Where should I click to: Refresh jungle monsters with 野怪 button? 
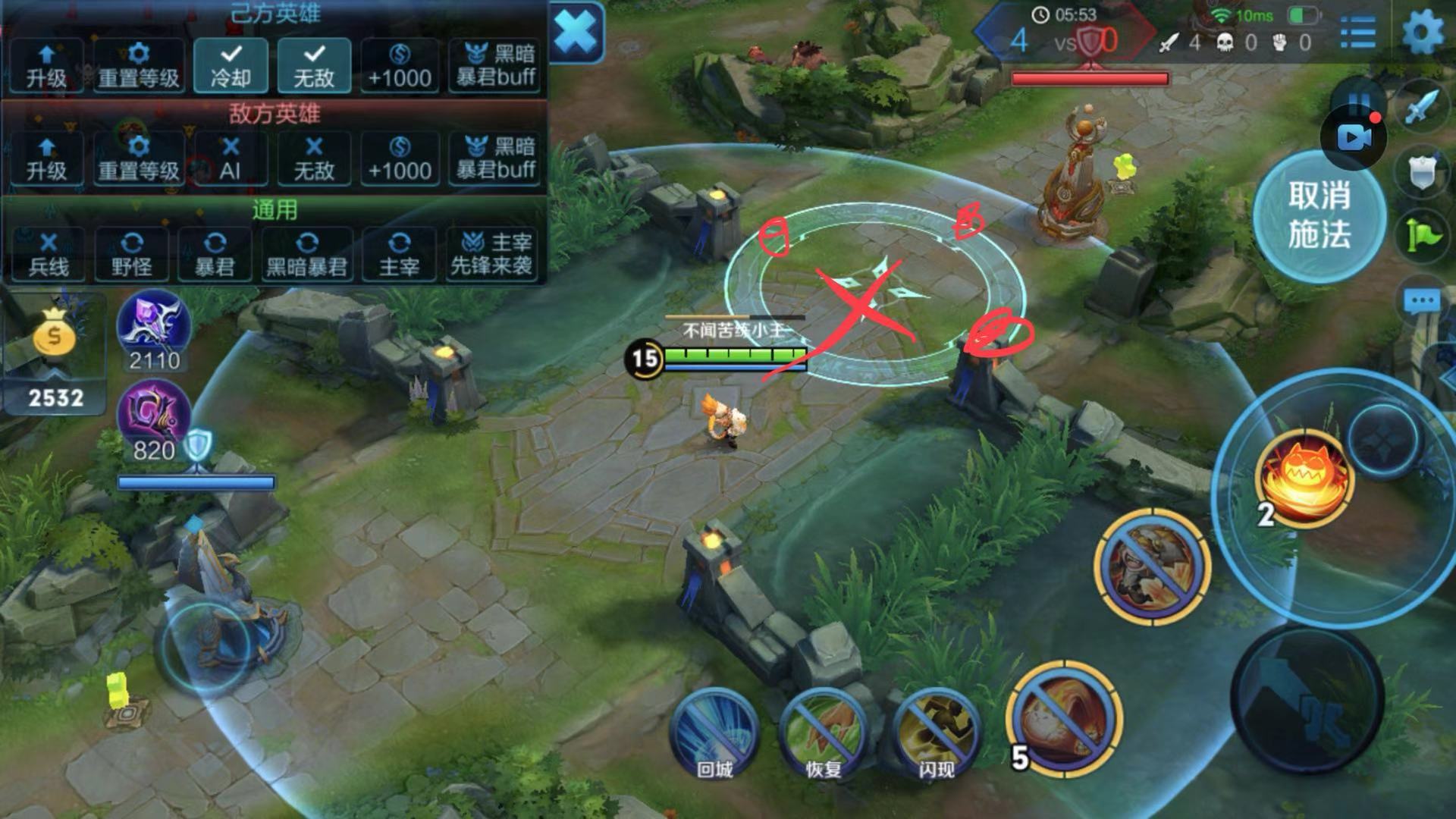point(132,254)
